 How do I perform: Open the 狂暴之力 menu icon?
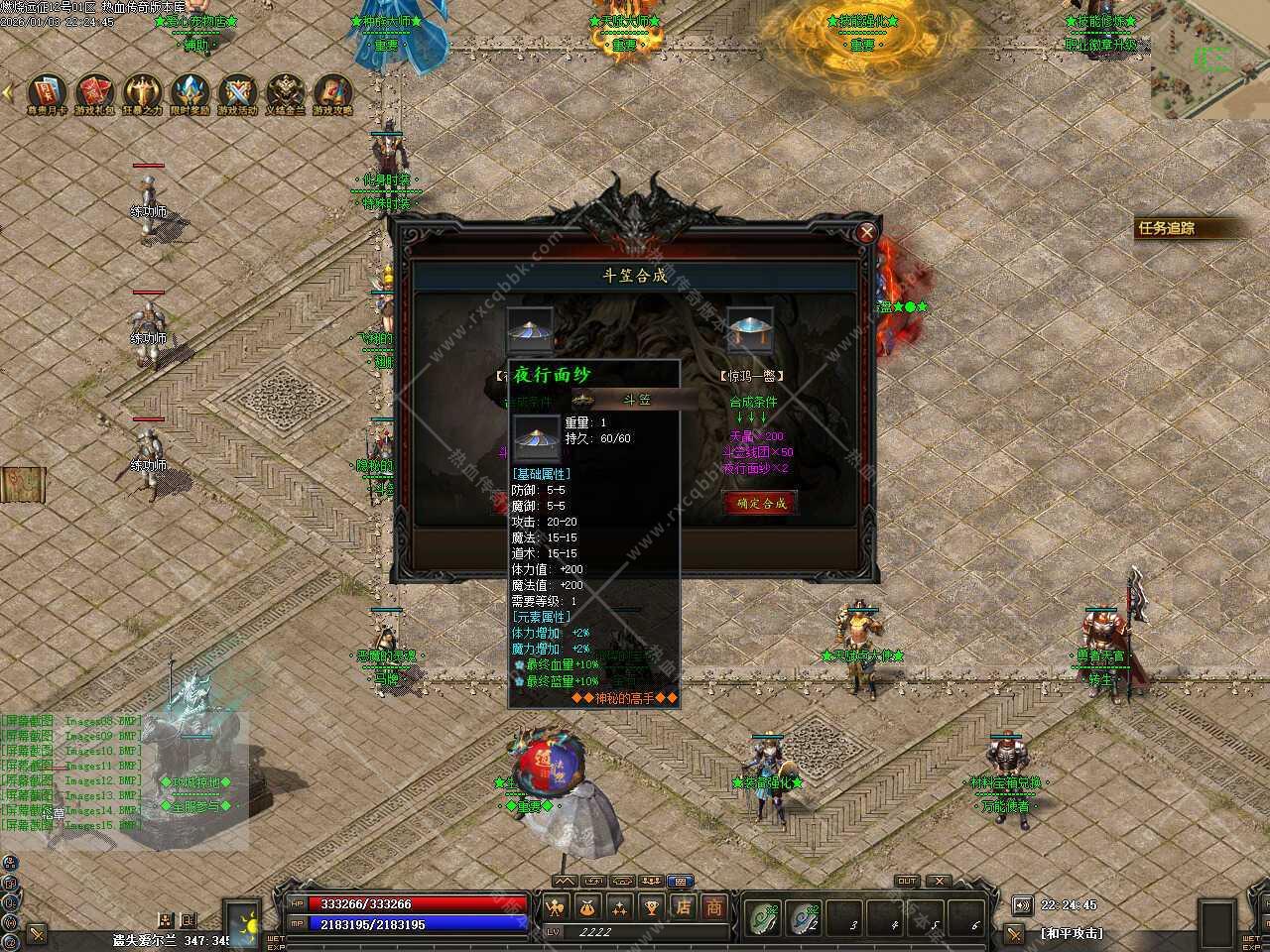pos(143,91)
